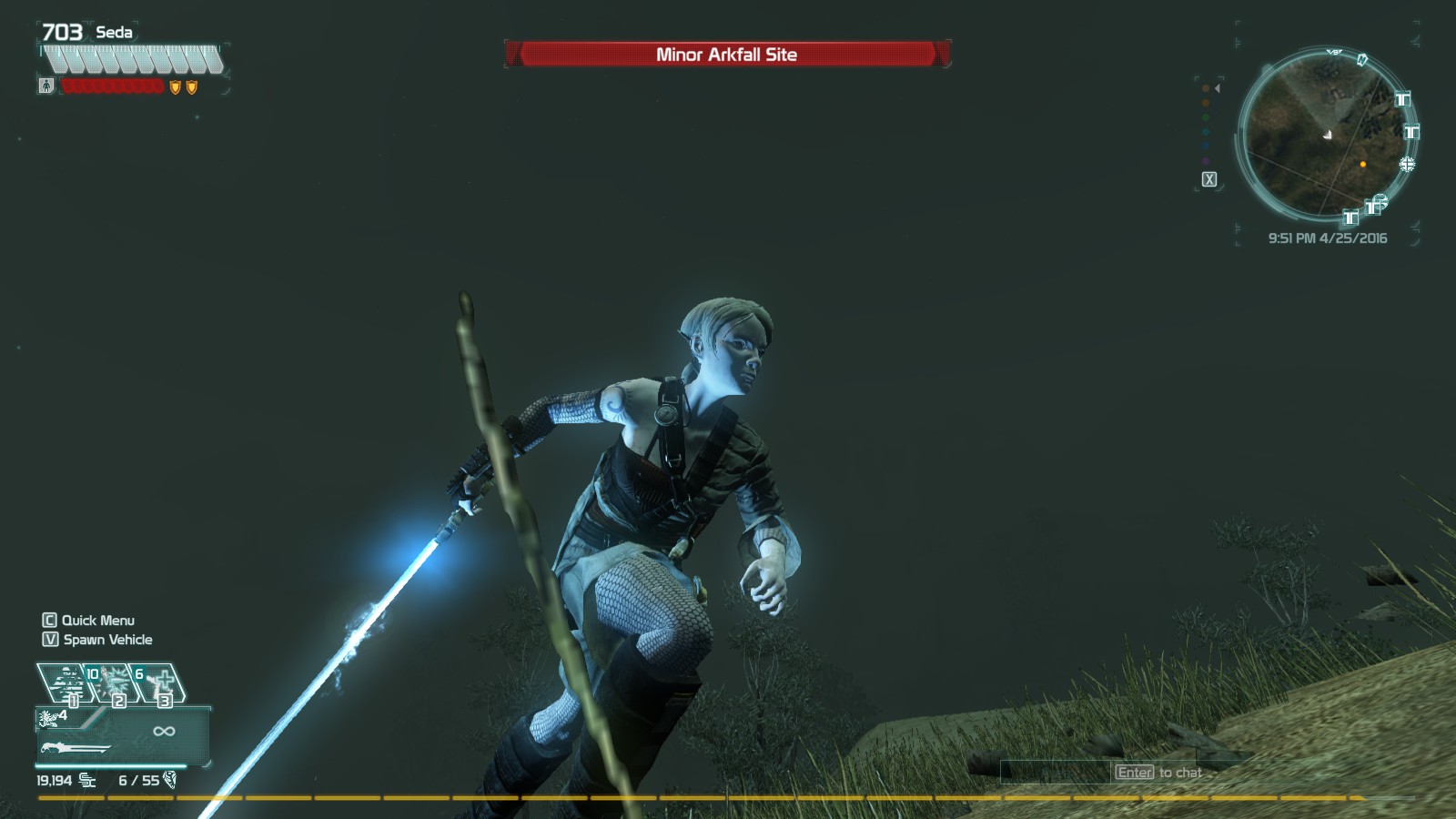Click the crosshair marker on the minimap rim
The image size is (1456, 819).
[x=1407, y=164]
